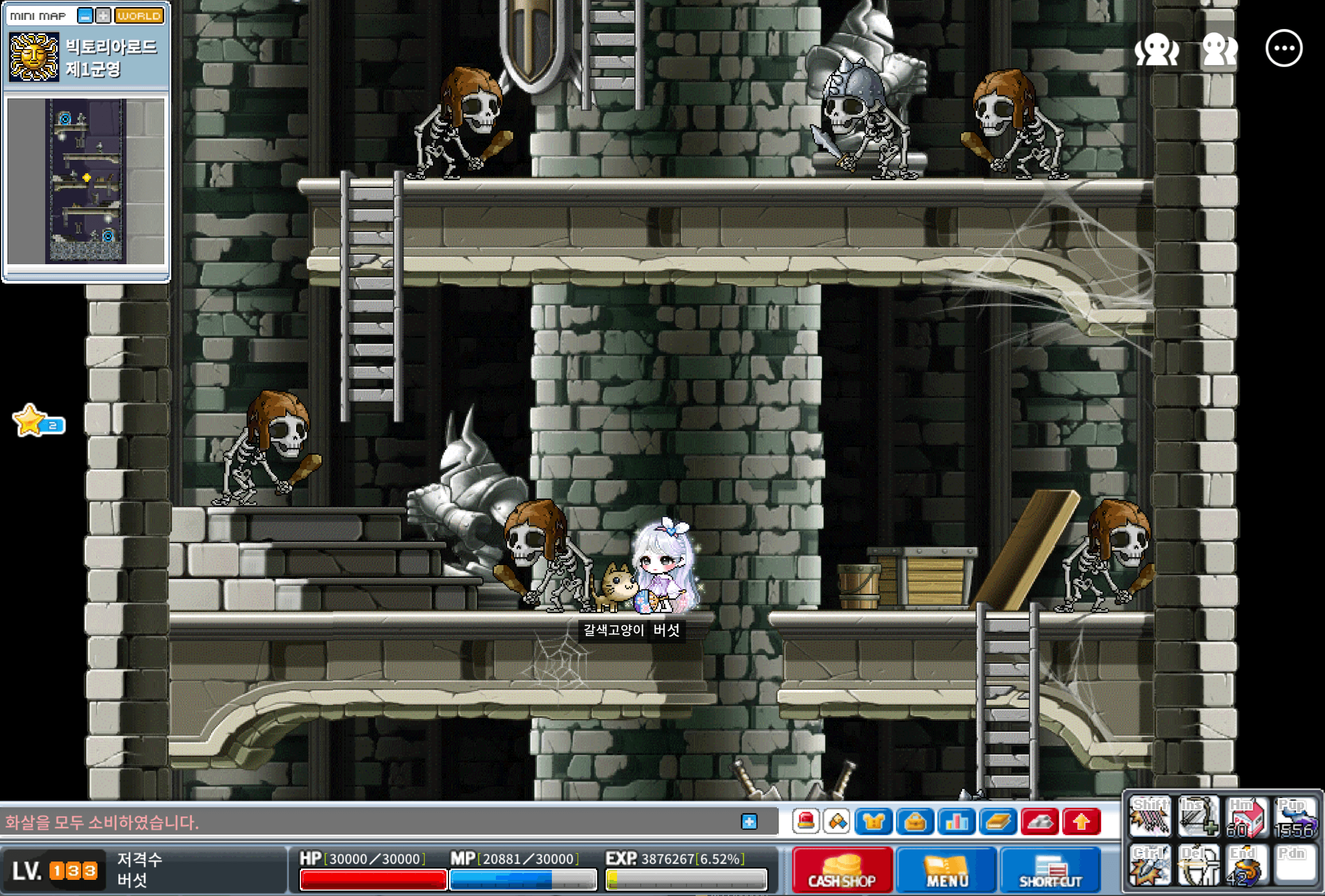
Task: Use the arrow rain skill on Shift
Action: click(x=1149, y=816)
